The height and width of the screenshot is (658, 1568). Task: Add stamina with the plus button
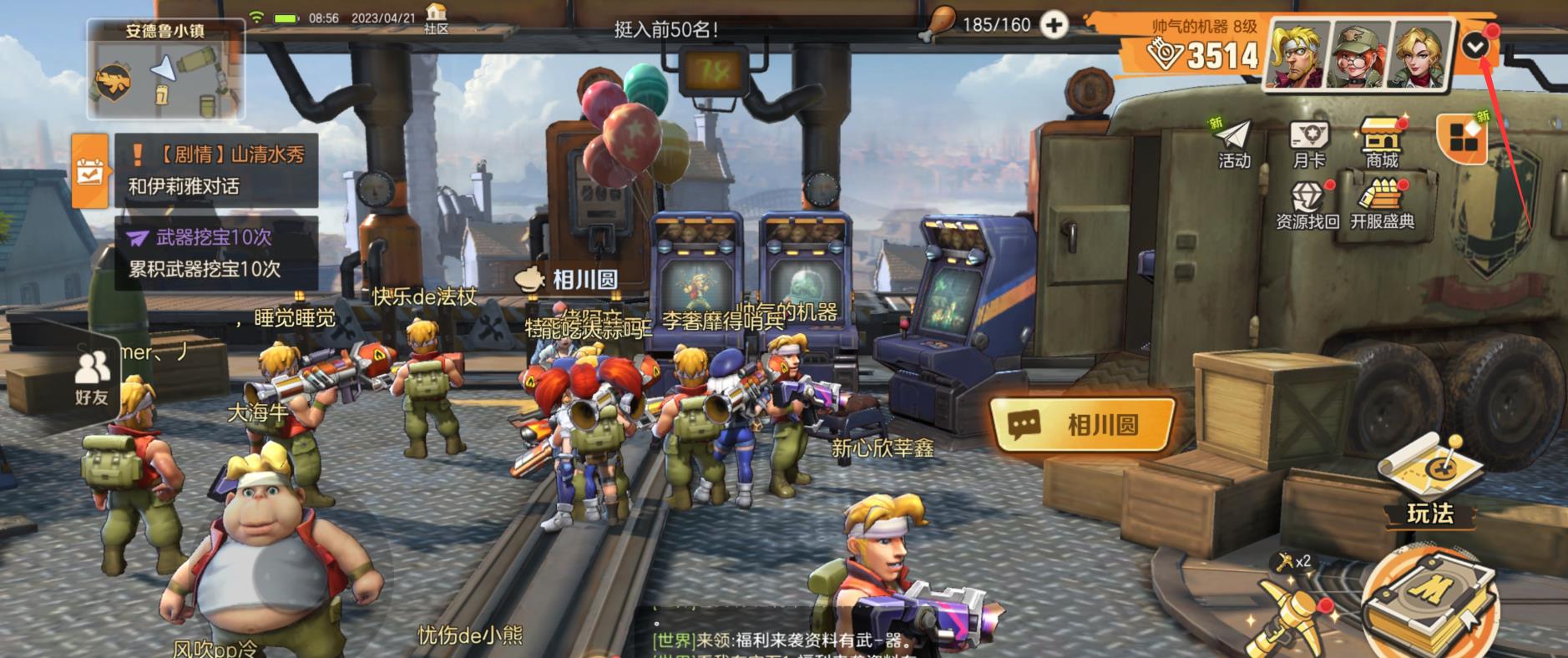1054,26
